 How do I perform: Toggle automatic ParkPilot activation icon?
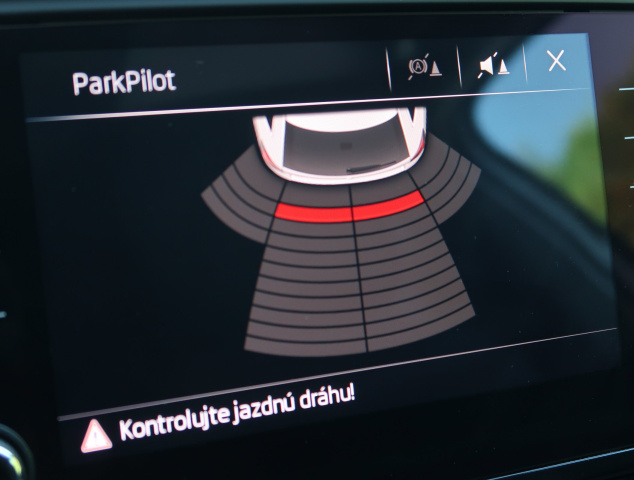423,68
